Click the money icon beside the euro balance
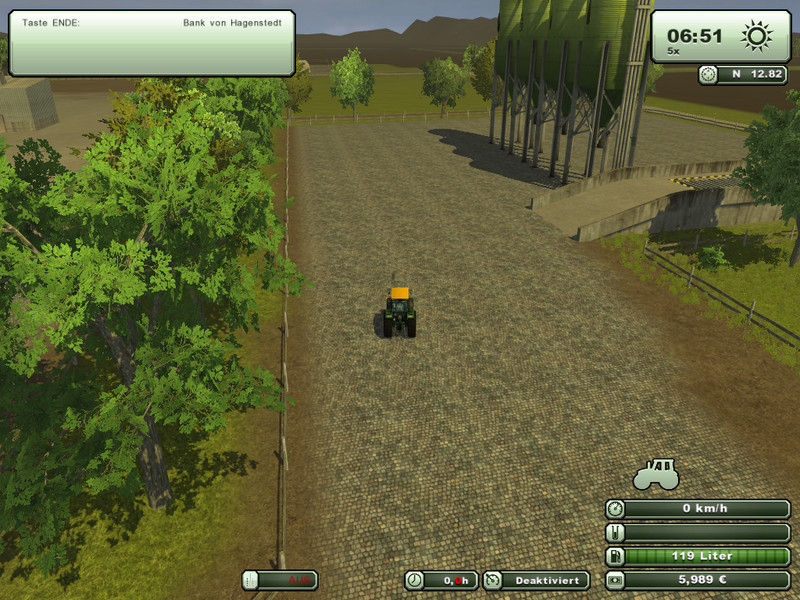The image size is (800, 600). (x=615, y=580)
